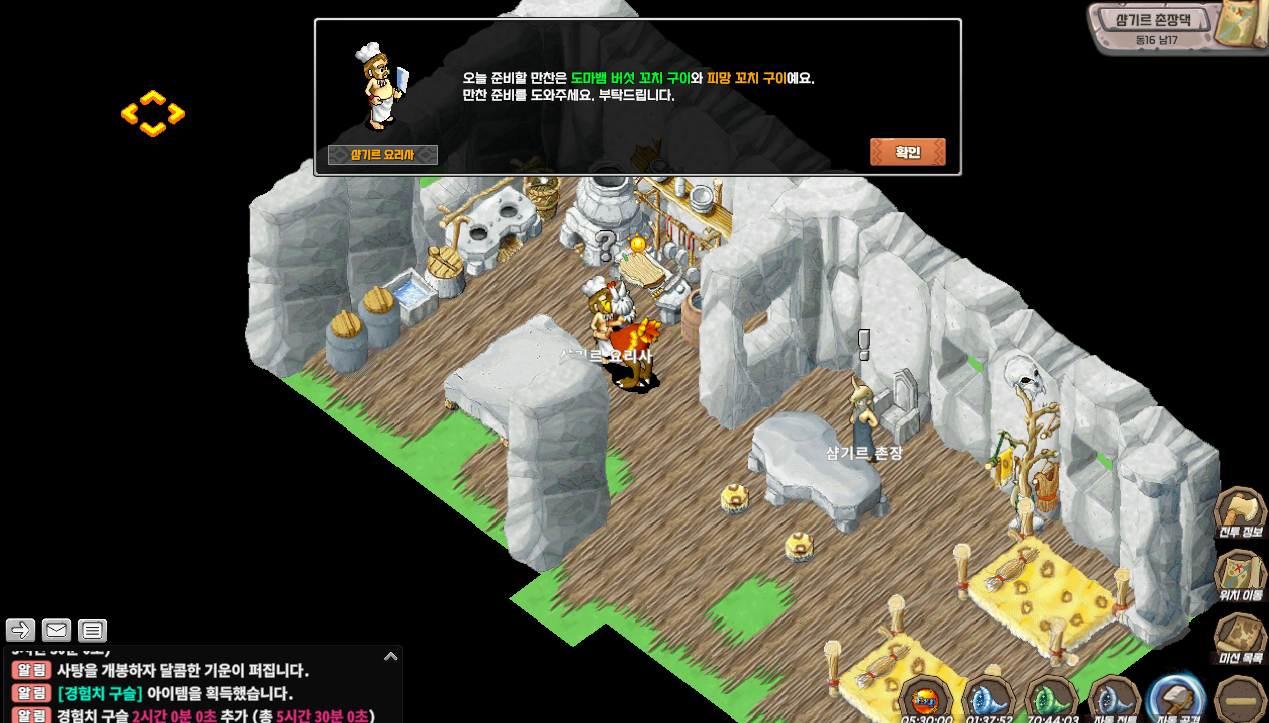The height and width of the screenshot is (723, 1269).
Task: Open 전투 정보 battle info
Action: click(1240, 514)
